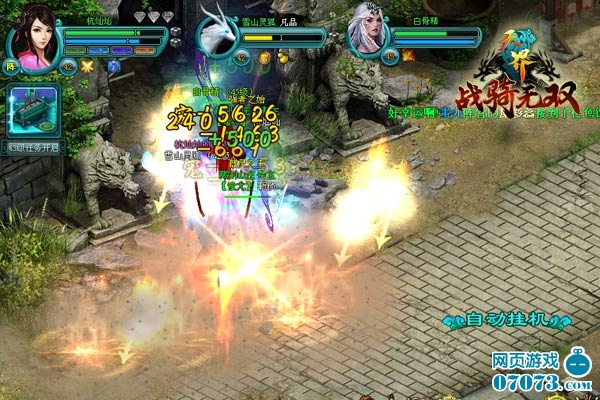The width and height of the screenshot is (600, 400).
Task: Open the green altar quest panel icon
Action: (x=33, y=110)
